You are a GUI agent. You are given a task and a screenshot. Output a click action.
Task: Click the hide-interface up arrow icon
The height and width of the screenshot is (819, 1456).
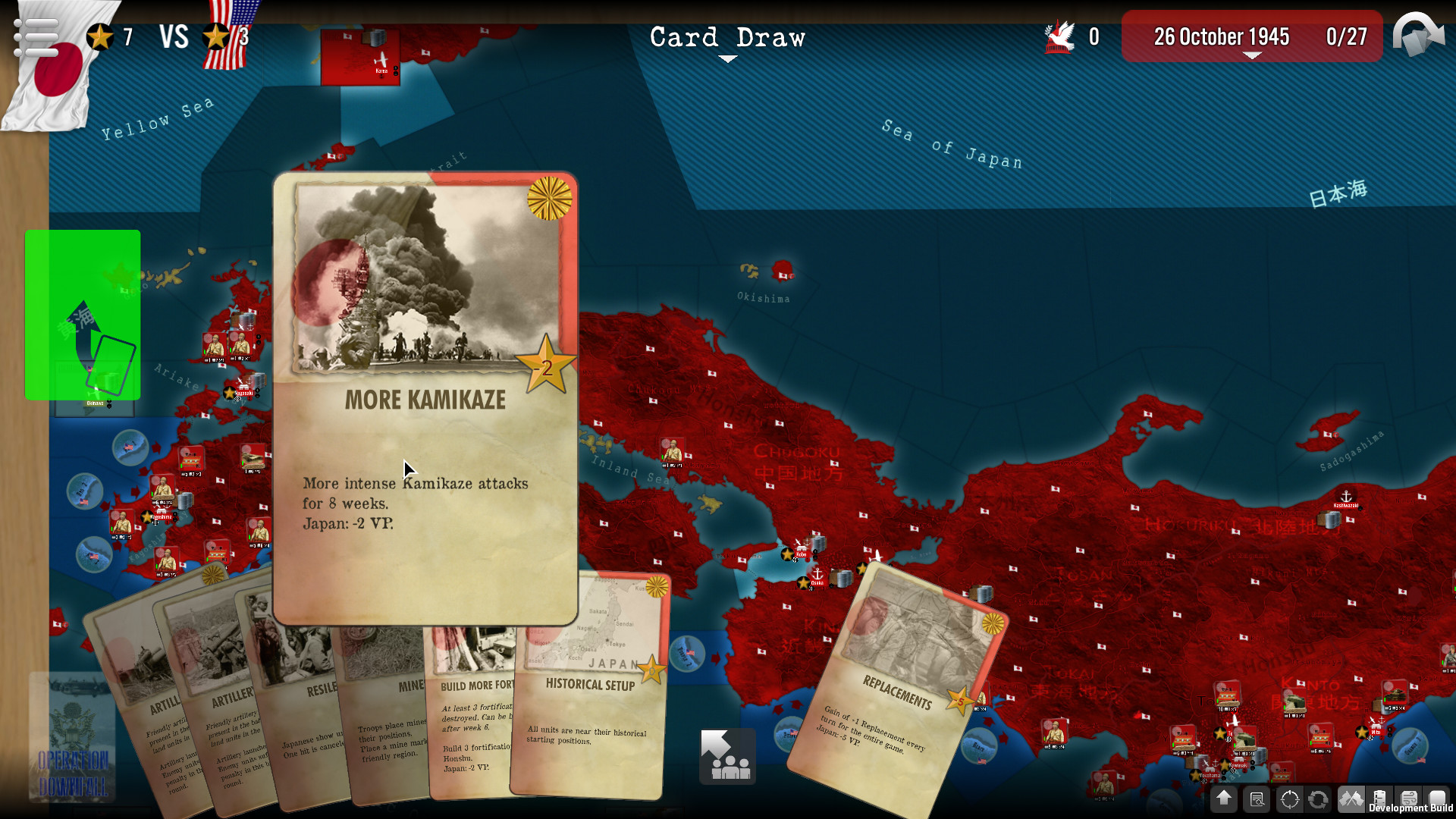[1223, 800]
